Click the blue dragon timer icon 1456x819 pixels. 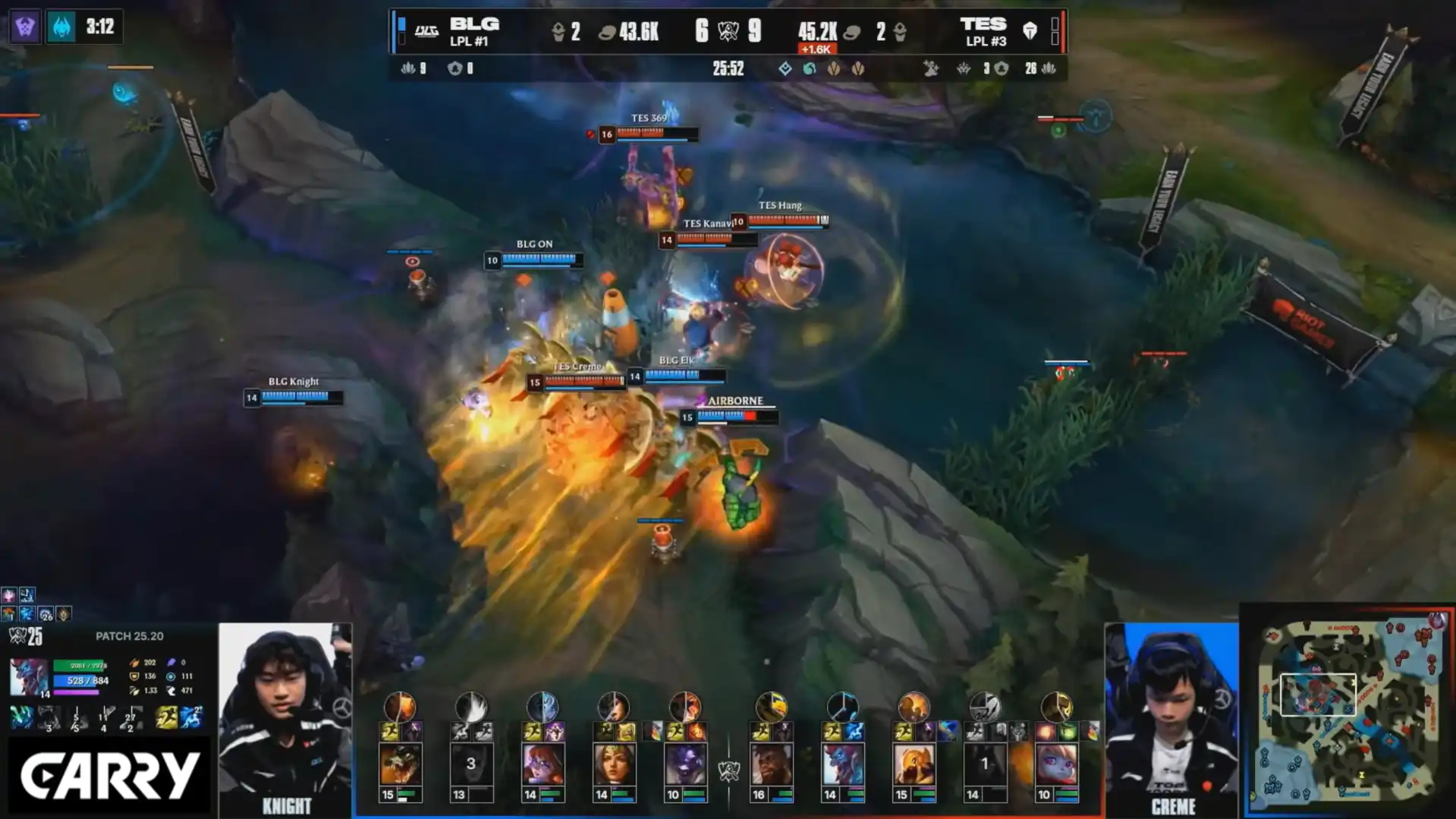61,27
